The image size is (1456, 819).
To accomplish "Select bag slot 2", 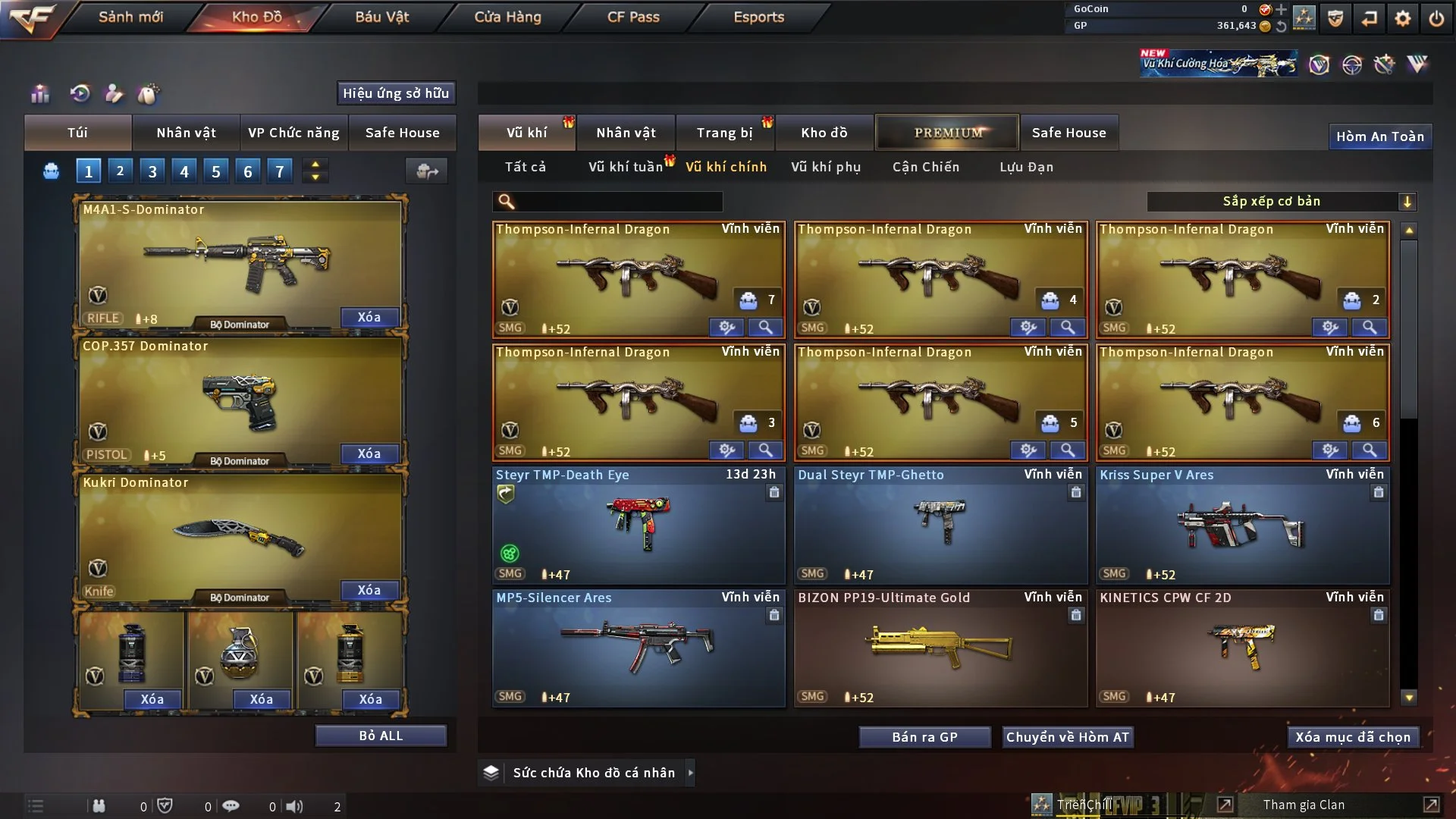I will click(120, 171).
